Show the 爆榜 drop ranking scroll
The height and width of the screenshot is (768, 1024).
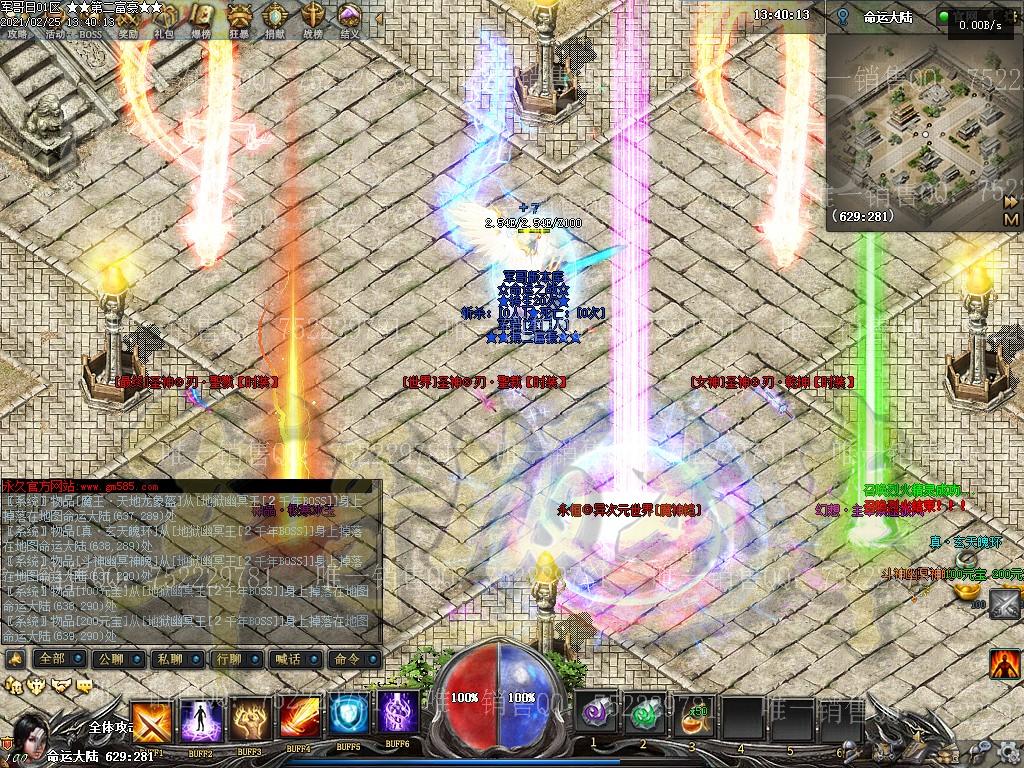pyautogui.click(x=202, y=22)
